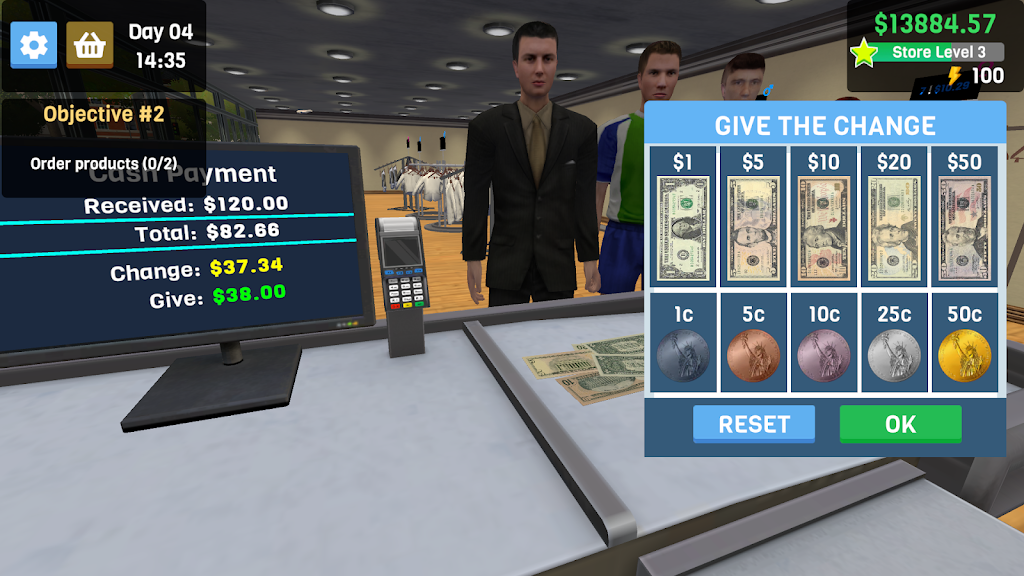
Task: Reset the change amount
Action: 754,424
